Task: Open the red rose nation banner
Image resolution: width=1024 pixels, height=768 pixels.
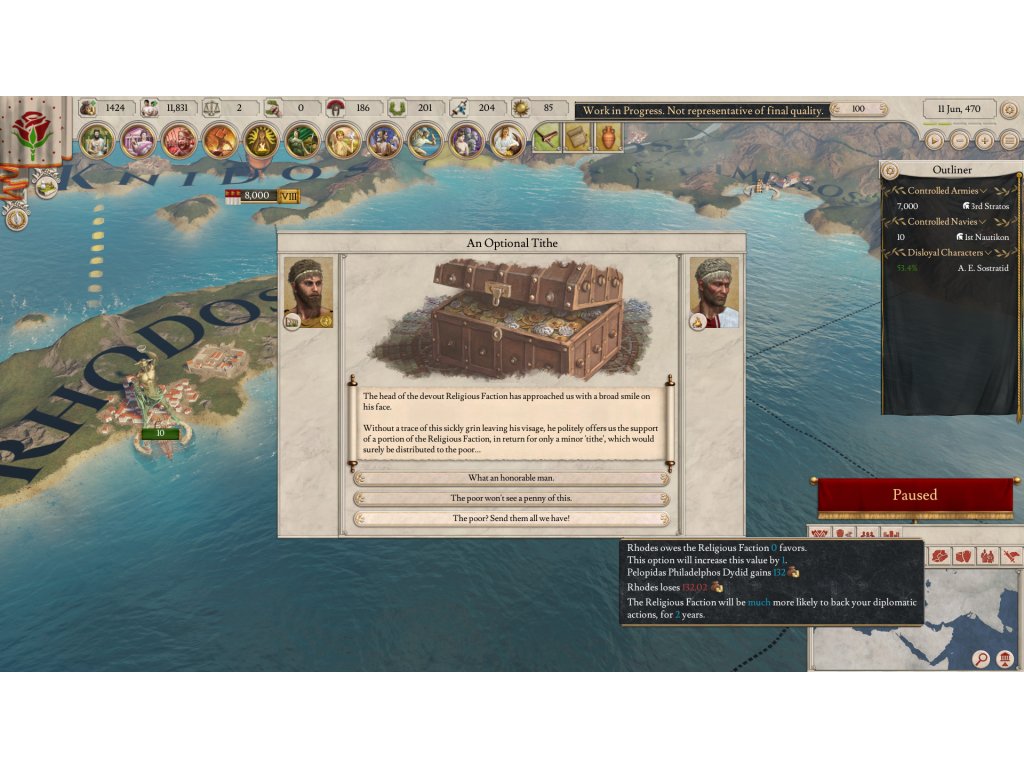Action: coord(31,131)
